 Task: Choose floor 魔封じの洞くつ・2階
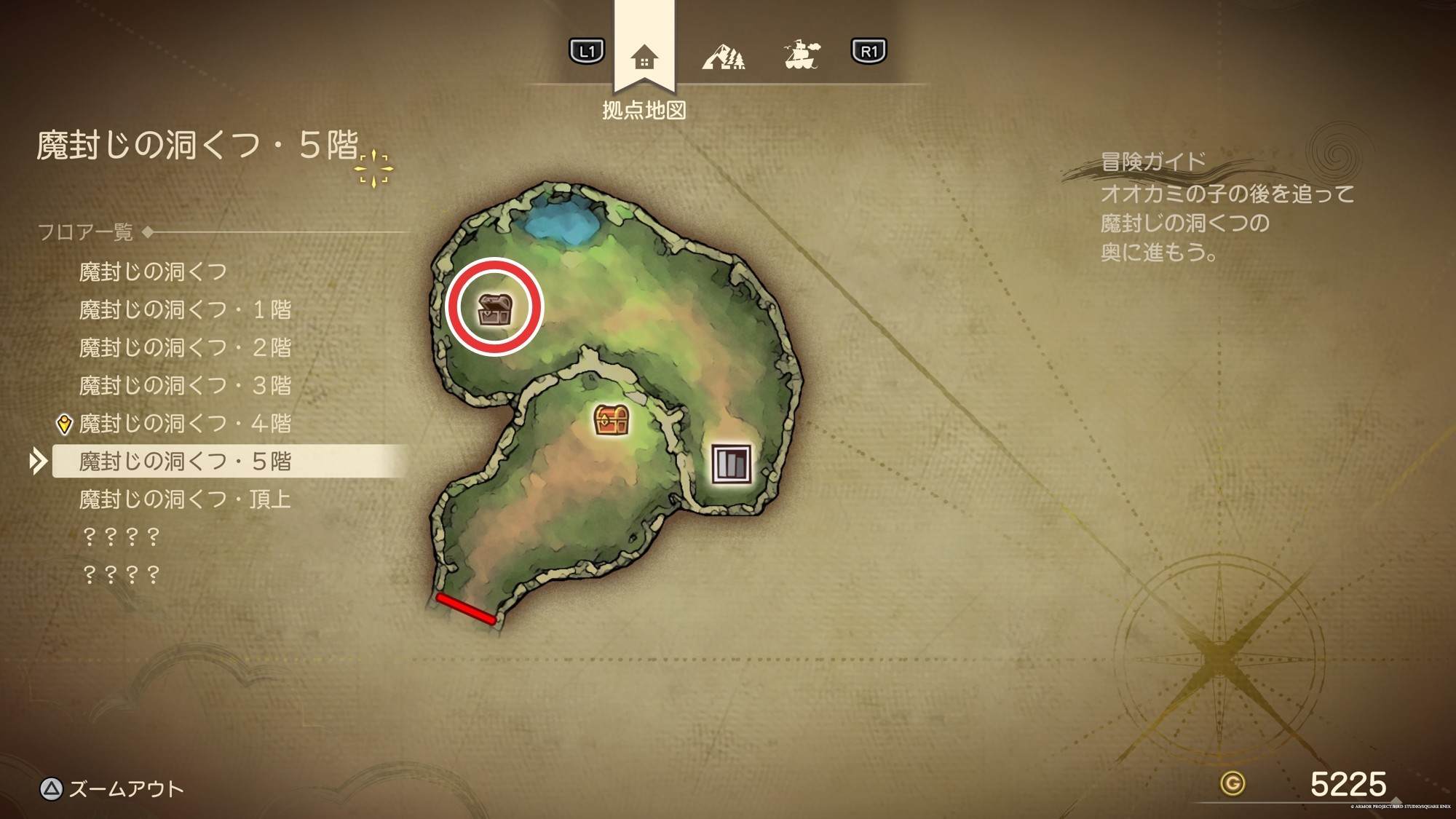[185, 347]
